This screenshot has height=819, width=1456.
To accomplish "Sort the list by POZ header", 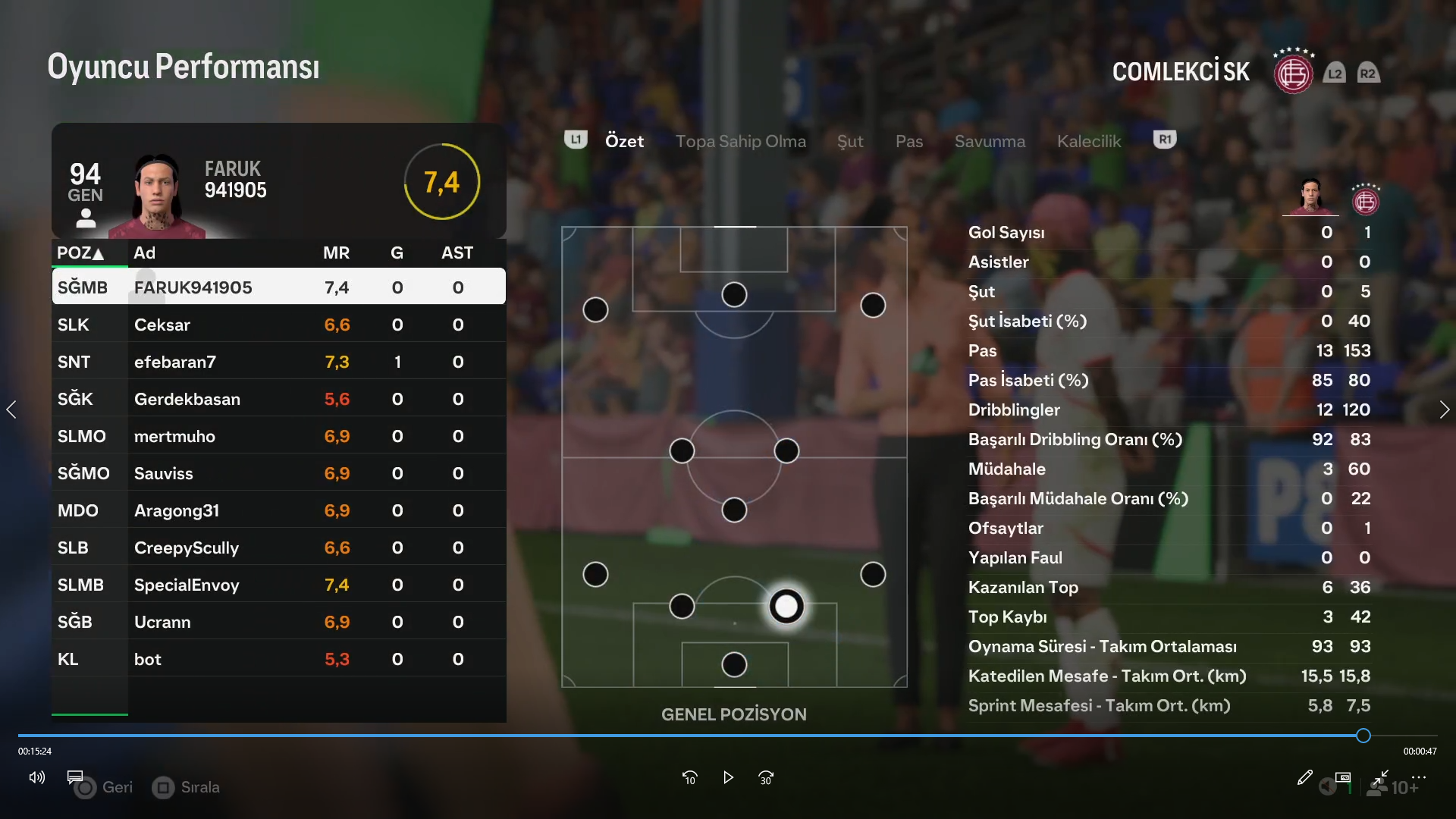I will 80,253.
